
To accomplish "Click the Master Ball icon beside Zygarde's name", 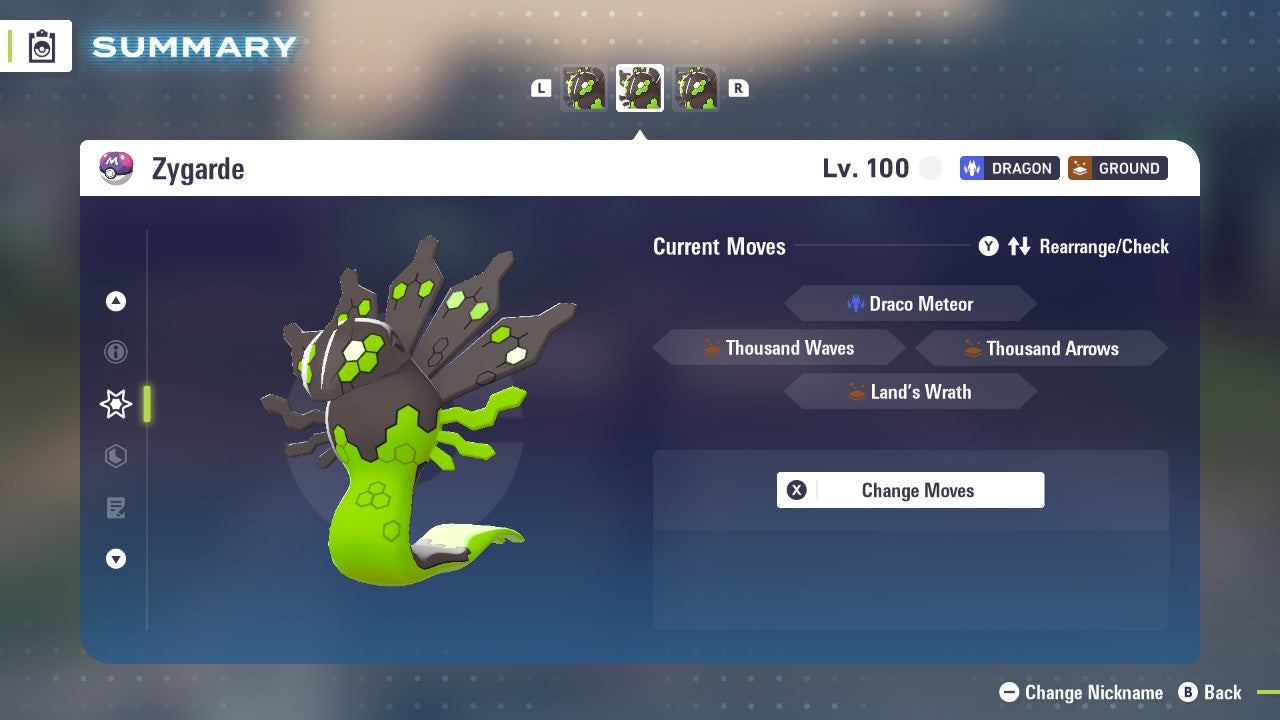I will (x=116, y=168).
